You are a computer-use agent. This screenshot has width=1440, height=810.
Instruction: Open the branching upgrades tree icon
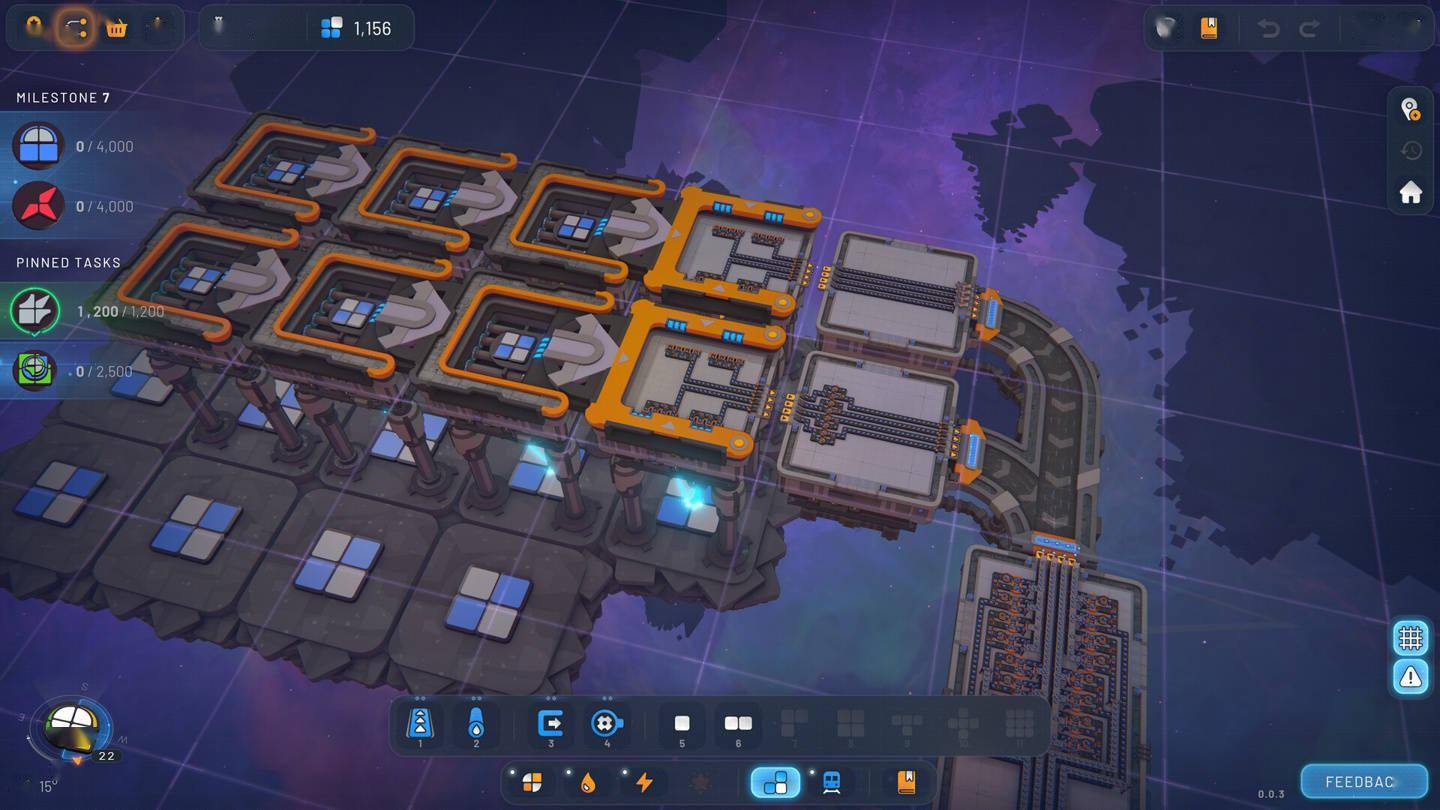point(75,28)
